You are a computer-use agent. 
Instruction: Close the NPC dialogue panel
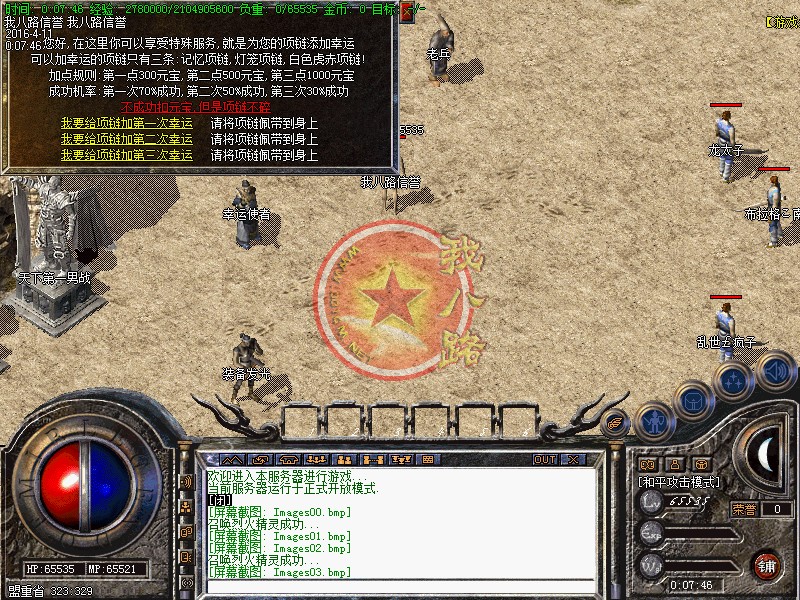pyautogui.click(x=407, y=13)
